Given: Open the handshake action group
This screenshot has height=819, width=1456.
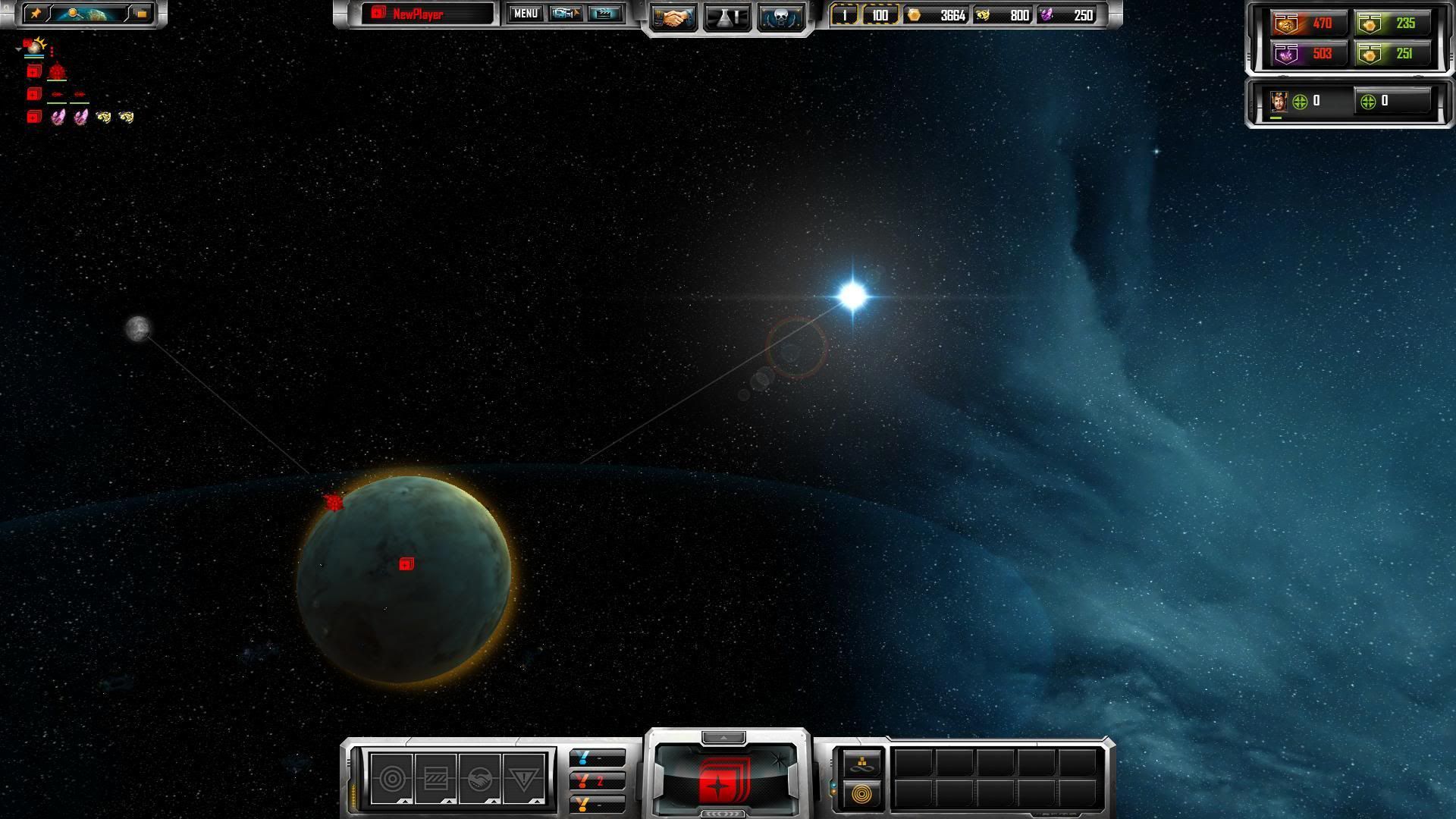Looking at the screenshot, I should pyautogui.click(x=479, y=779).
